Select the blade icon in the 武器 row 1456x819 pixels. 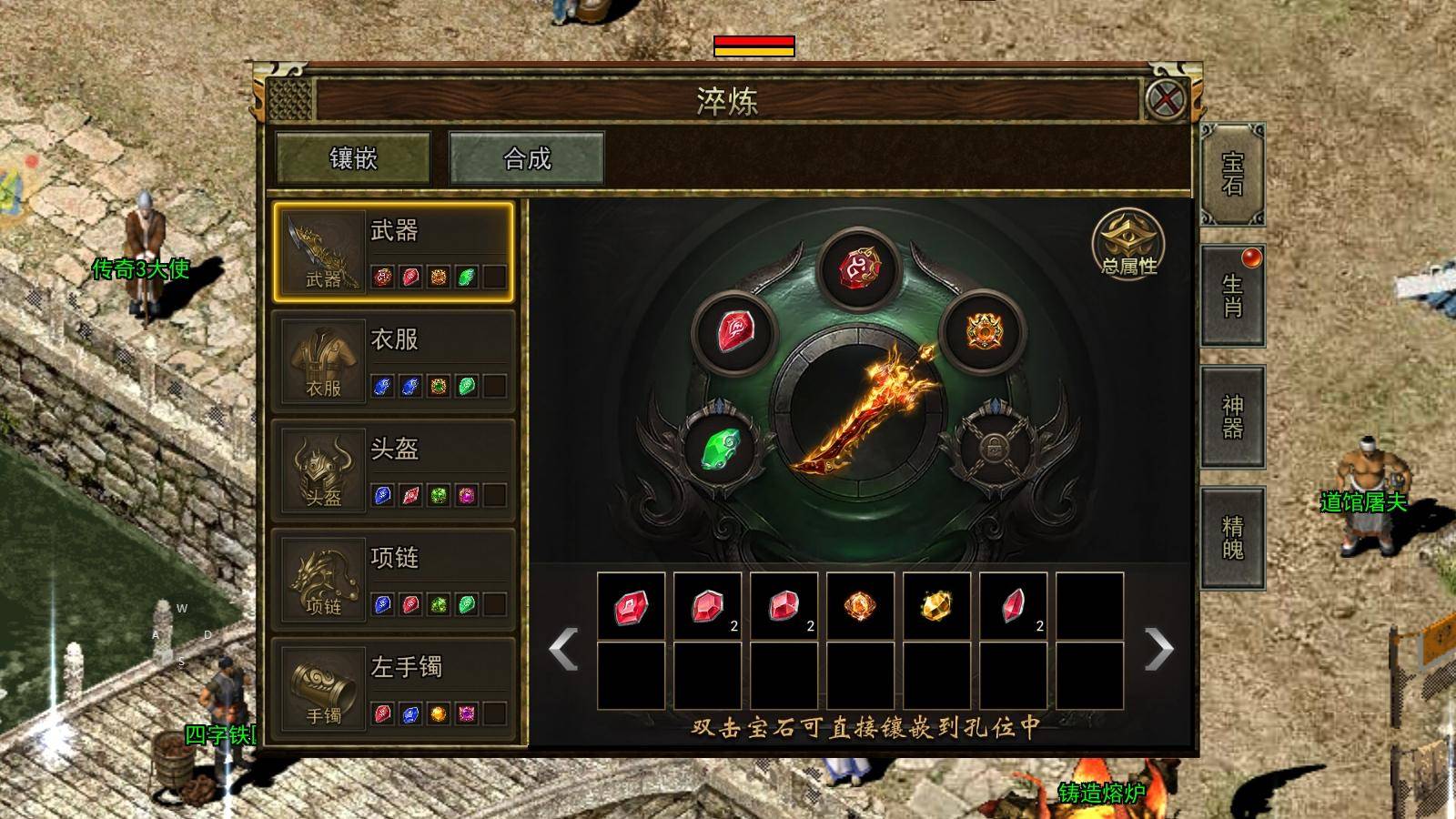pyautogui.click(x=320, y=250)
